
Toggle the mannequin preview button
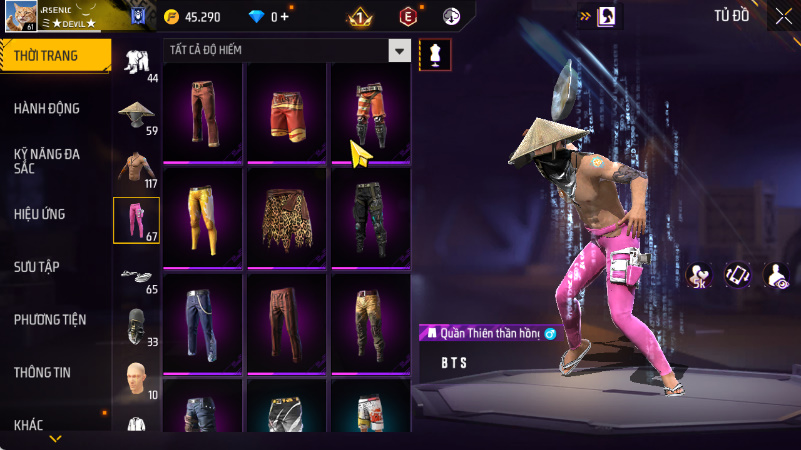[x=435, y=55]
